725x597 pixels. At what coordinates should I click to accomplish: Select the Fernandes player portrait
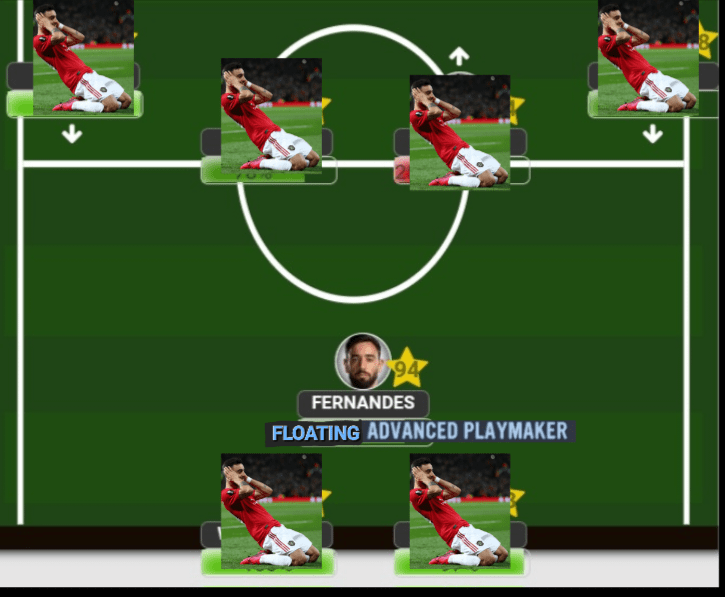(x=362, y=361)
